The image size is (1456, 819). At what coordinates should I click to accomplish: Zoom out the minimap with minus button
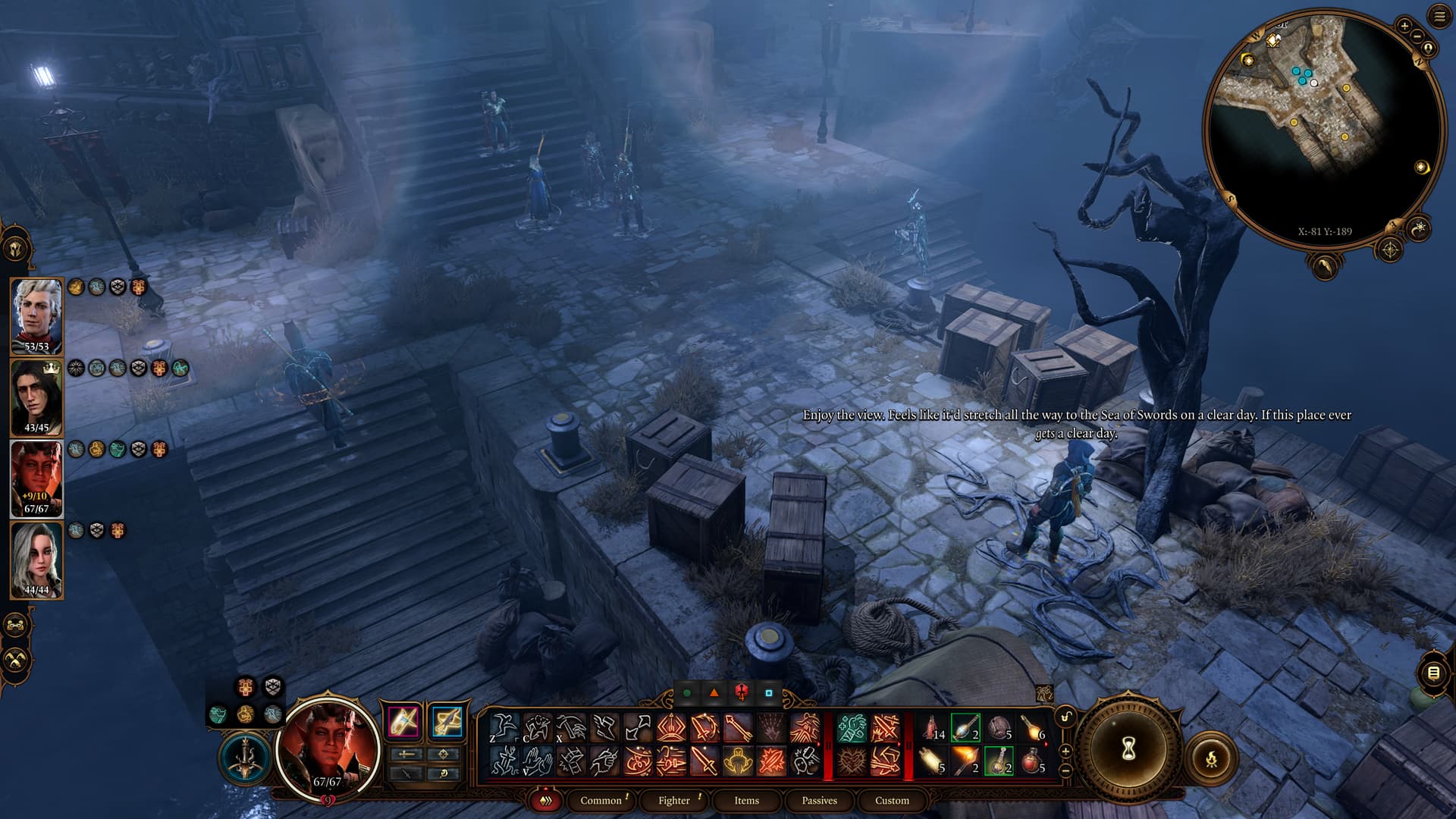(1417, 36)
